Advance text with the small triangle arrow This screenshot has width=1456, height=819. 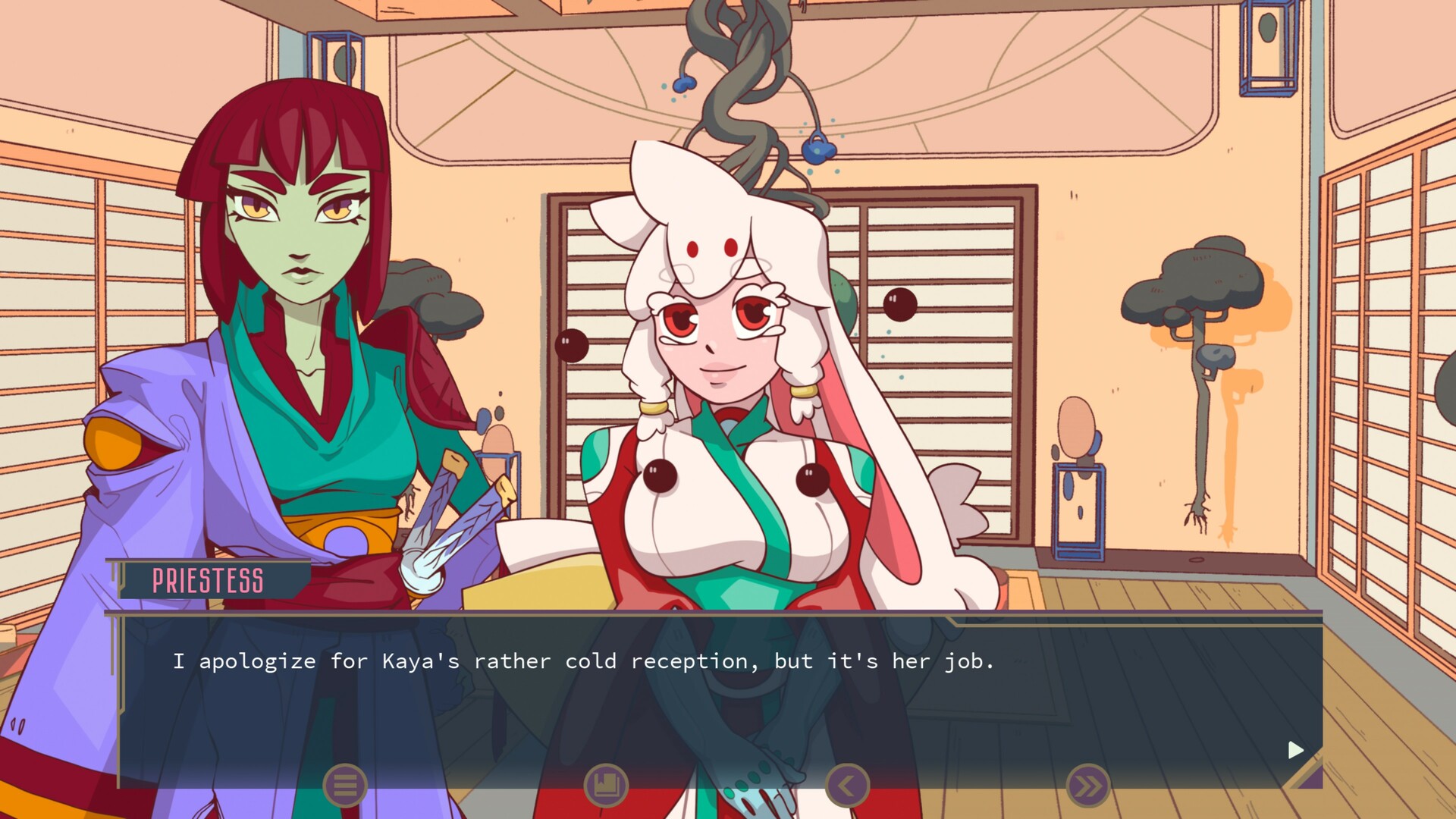(x=1294, y=751)
